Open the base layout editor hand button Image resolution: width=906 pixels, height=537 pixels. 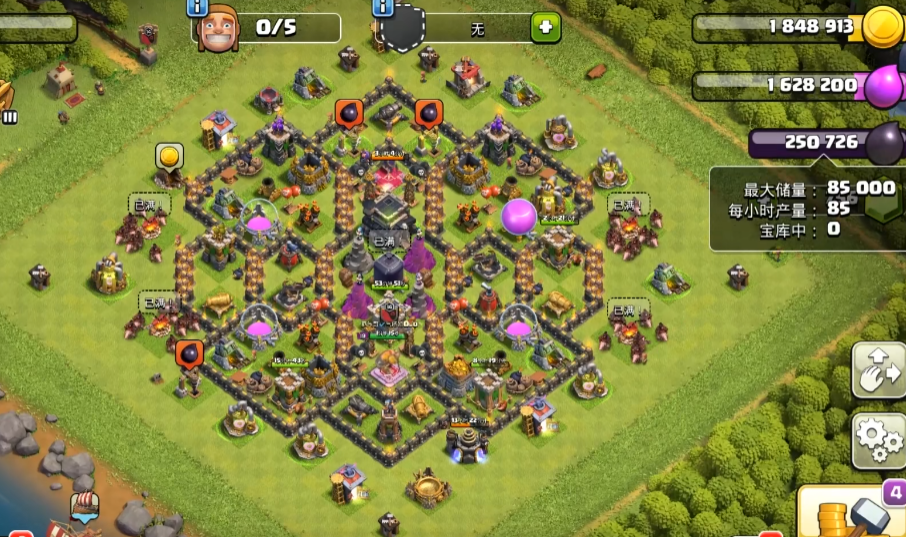point(879,370)
